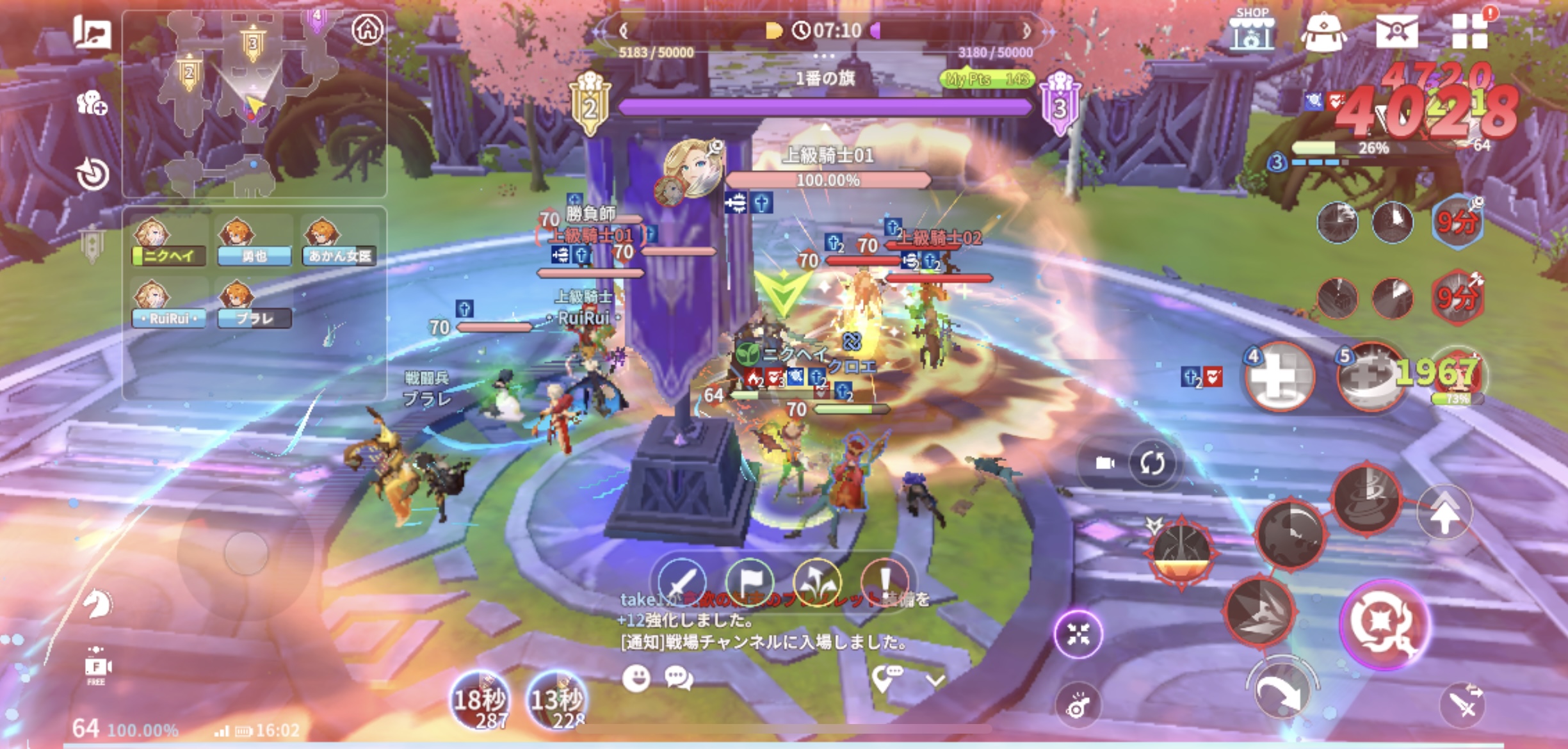Open the backpack inventory

click(x=1323, y=32)
